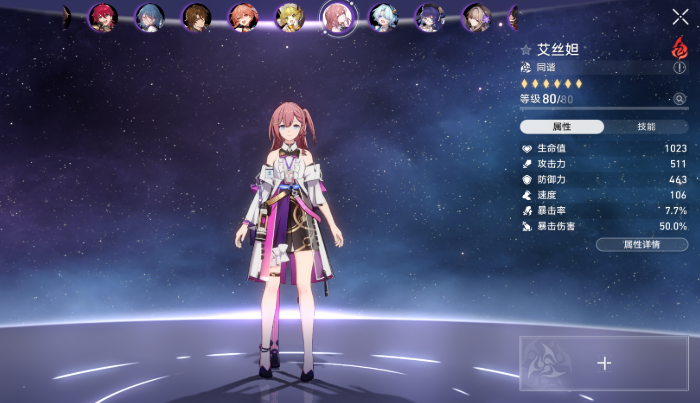Select the blonde character portrait

point(289,17)
